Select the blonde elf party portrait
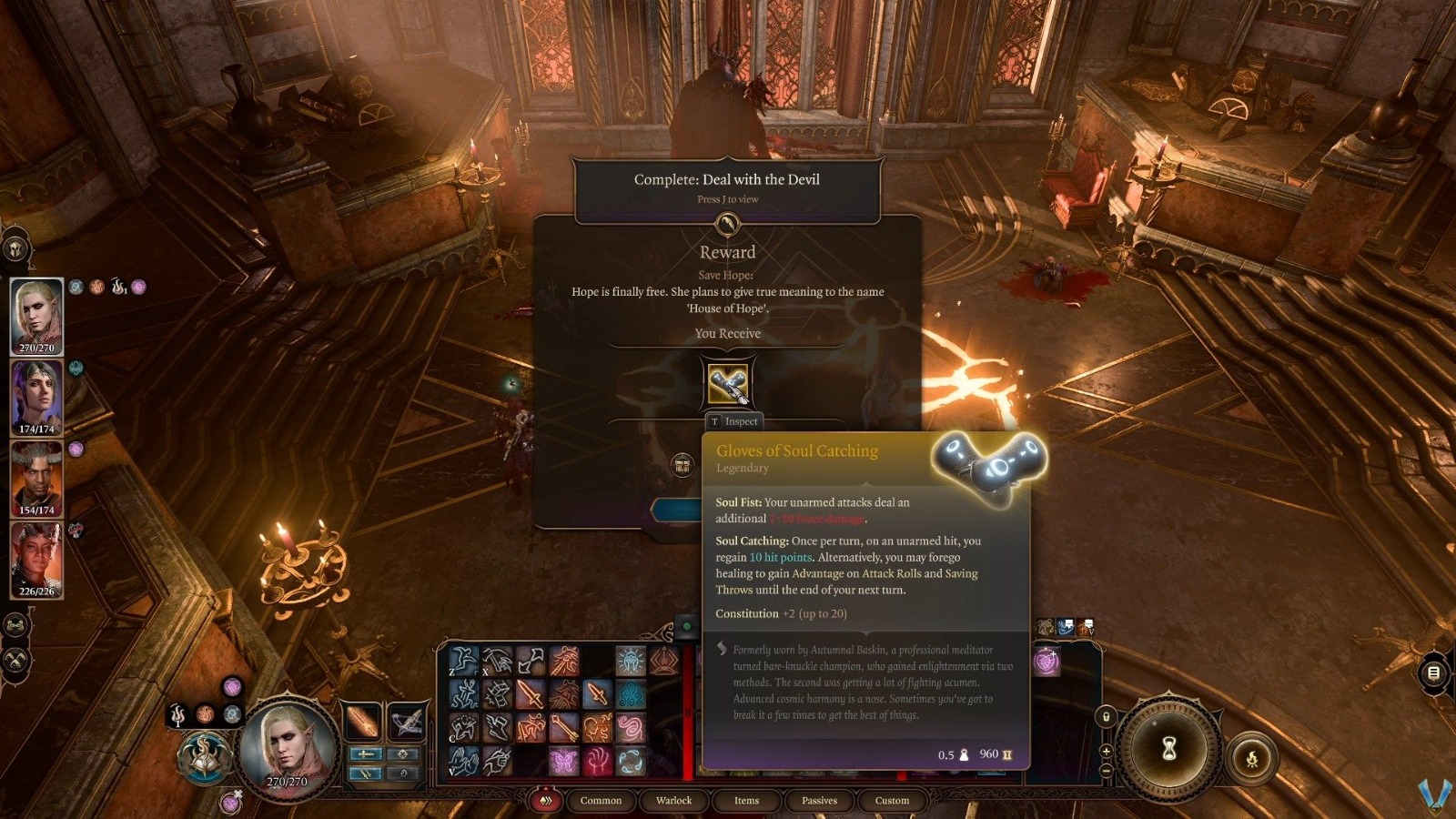1456x819 pixels. (x=36, y=316)
